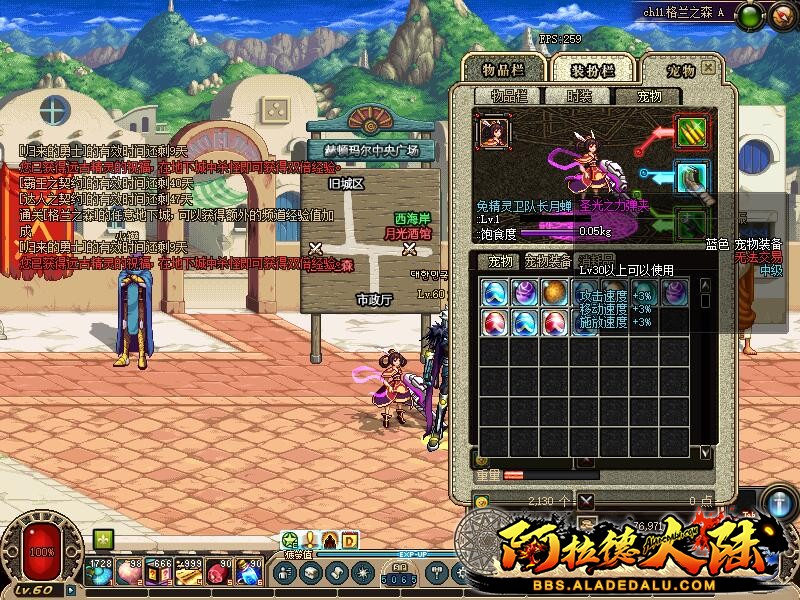Click the green star icon above fatigue bar

[x=290, y=541]
